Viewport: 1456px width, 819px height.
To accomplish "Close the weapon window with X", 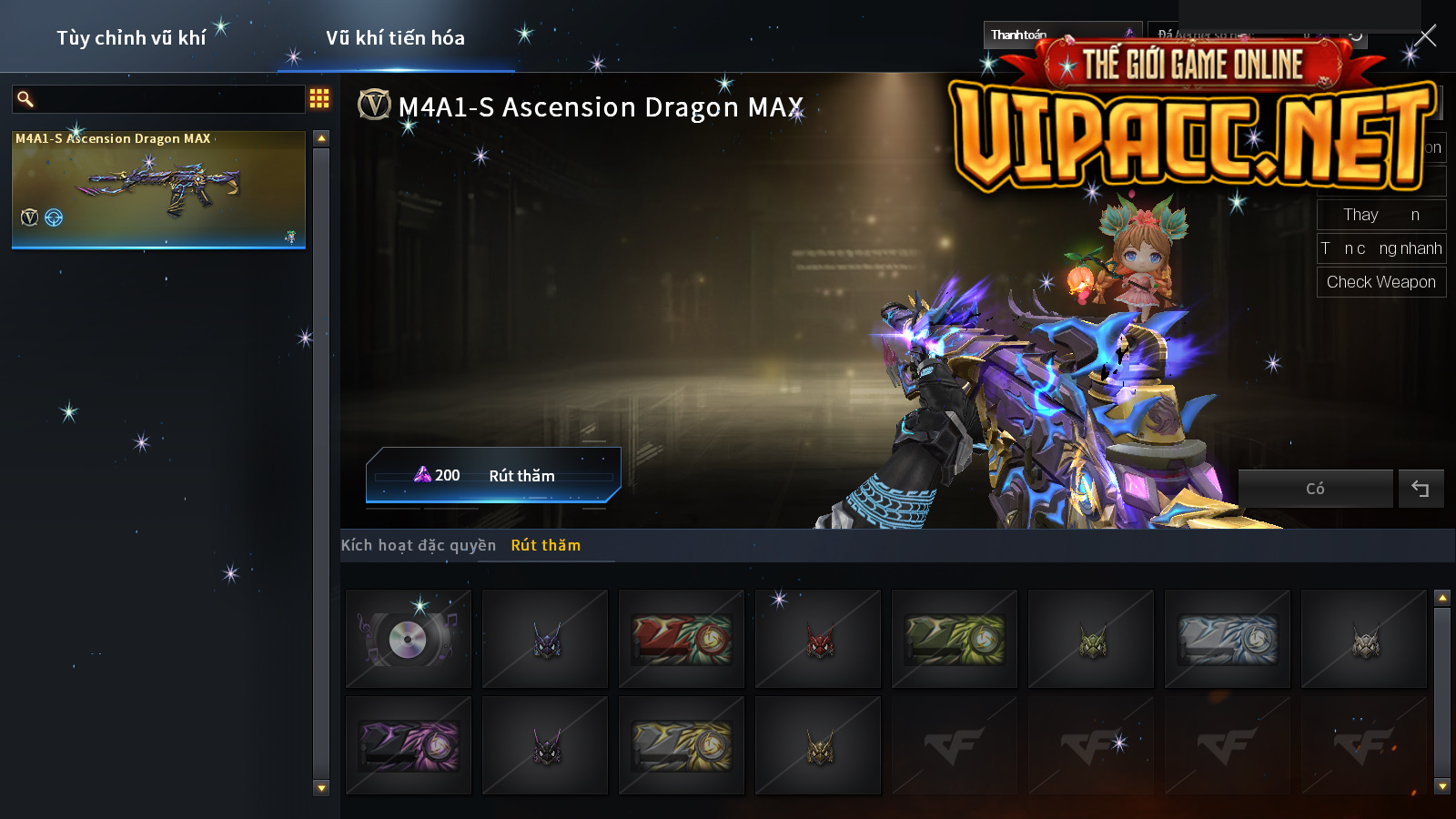I will (1426, 36).
